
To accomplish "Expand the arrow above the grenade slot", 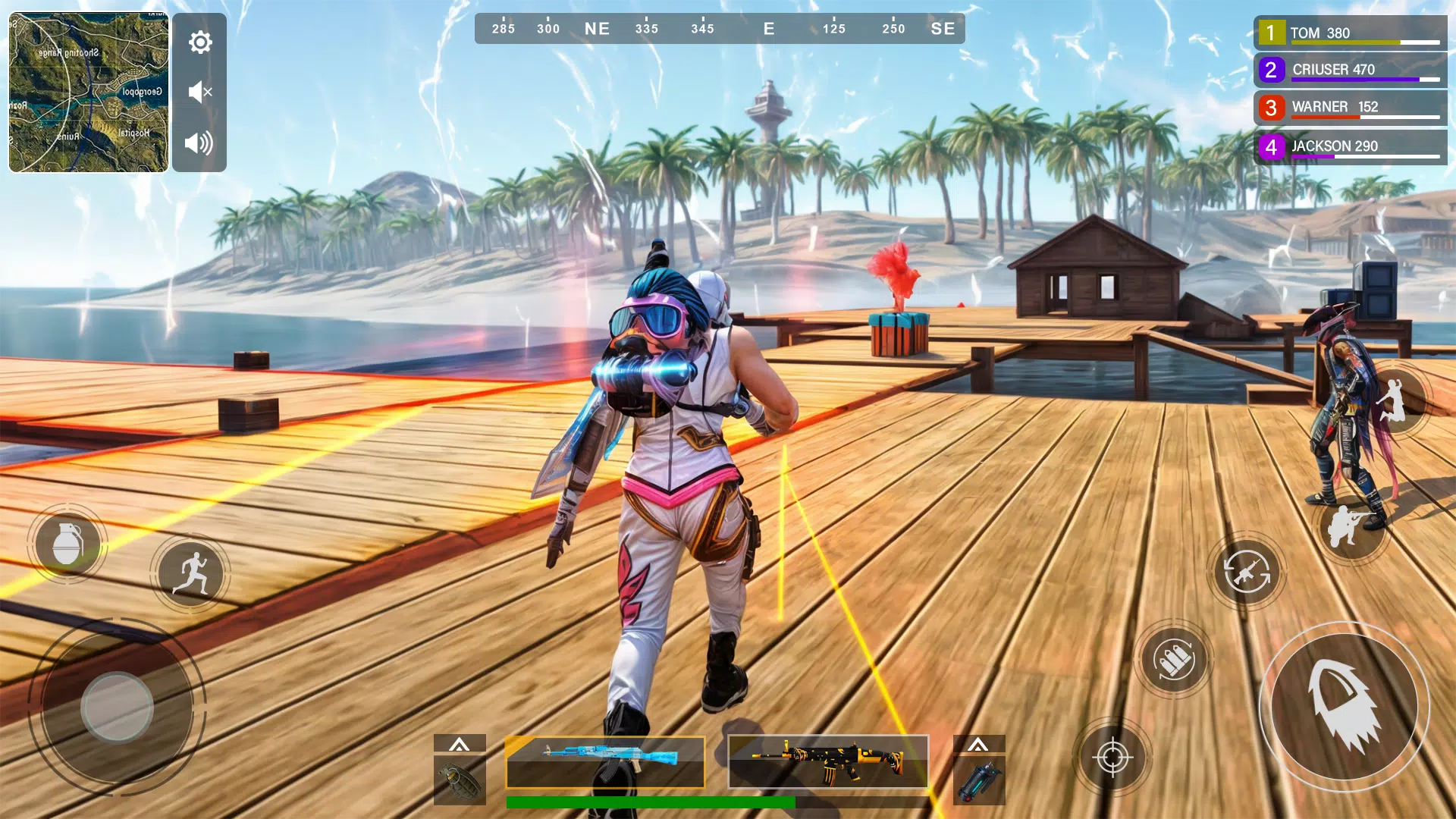I will coord(460,744).
